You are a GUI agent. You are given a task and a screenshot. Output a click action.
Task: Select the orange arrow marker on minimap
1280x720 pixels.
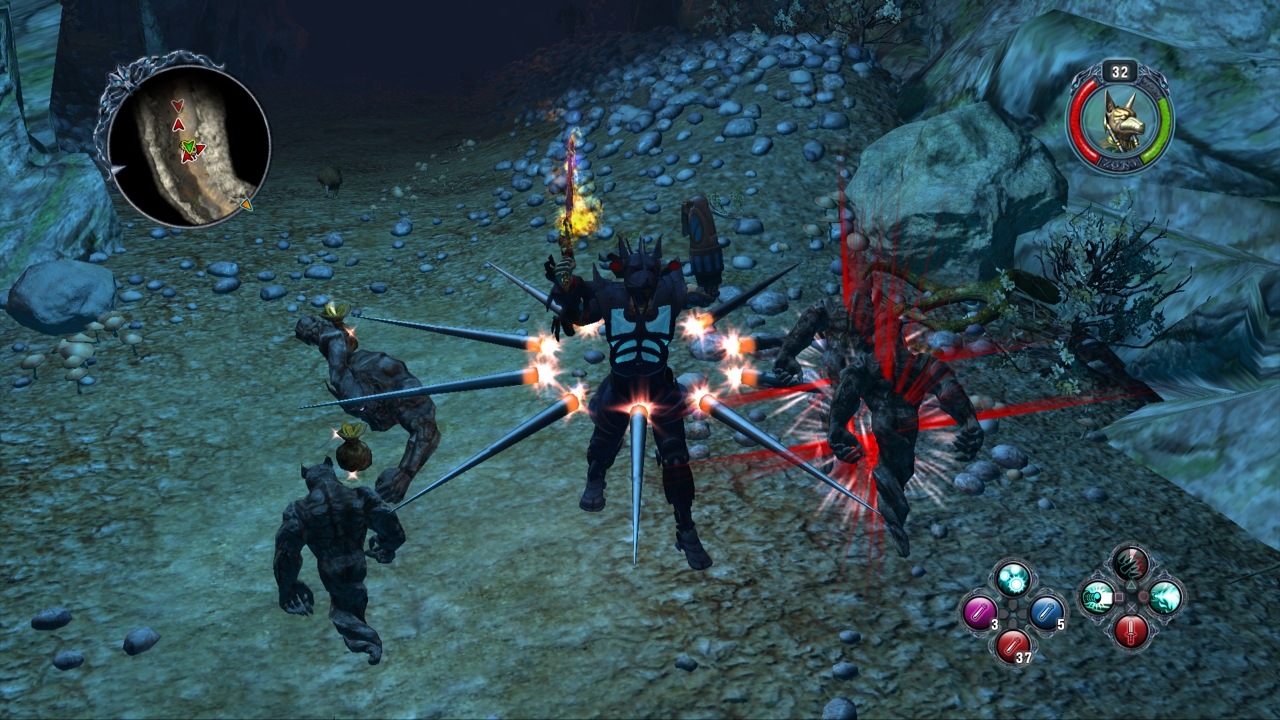[x=246, y=205]
